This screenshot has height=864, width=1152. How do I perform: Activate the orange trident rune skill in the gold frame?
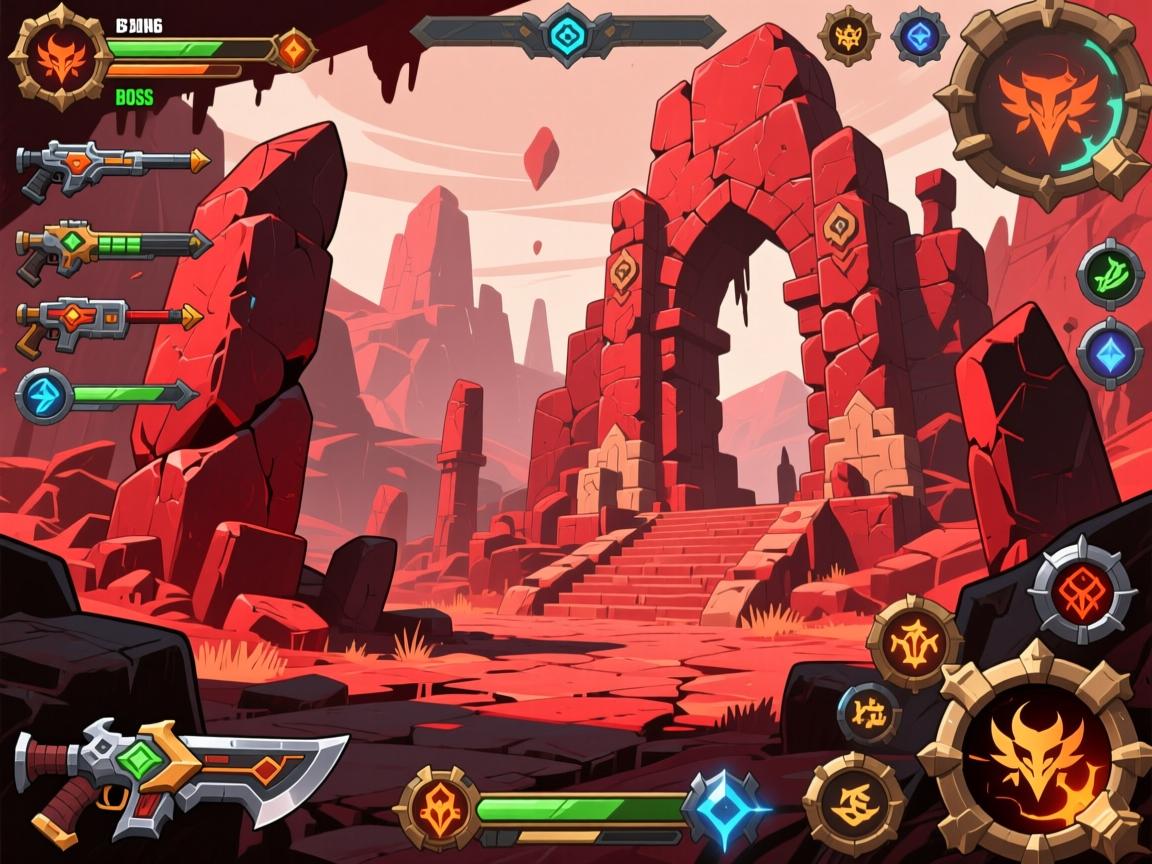(x=915, y=643)
